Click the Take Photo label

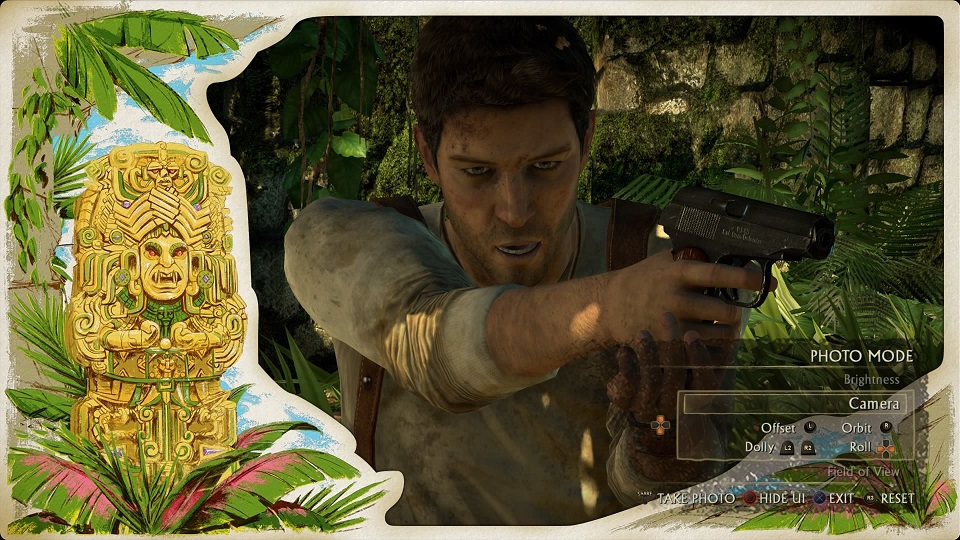696,498
